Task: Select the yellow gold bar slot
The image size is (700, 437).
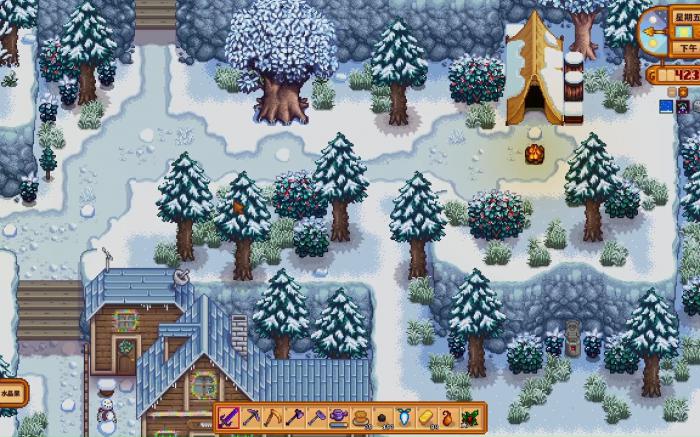Action: pyautogui.click(x=427, y=416)
